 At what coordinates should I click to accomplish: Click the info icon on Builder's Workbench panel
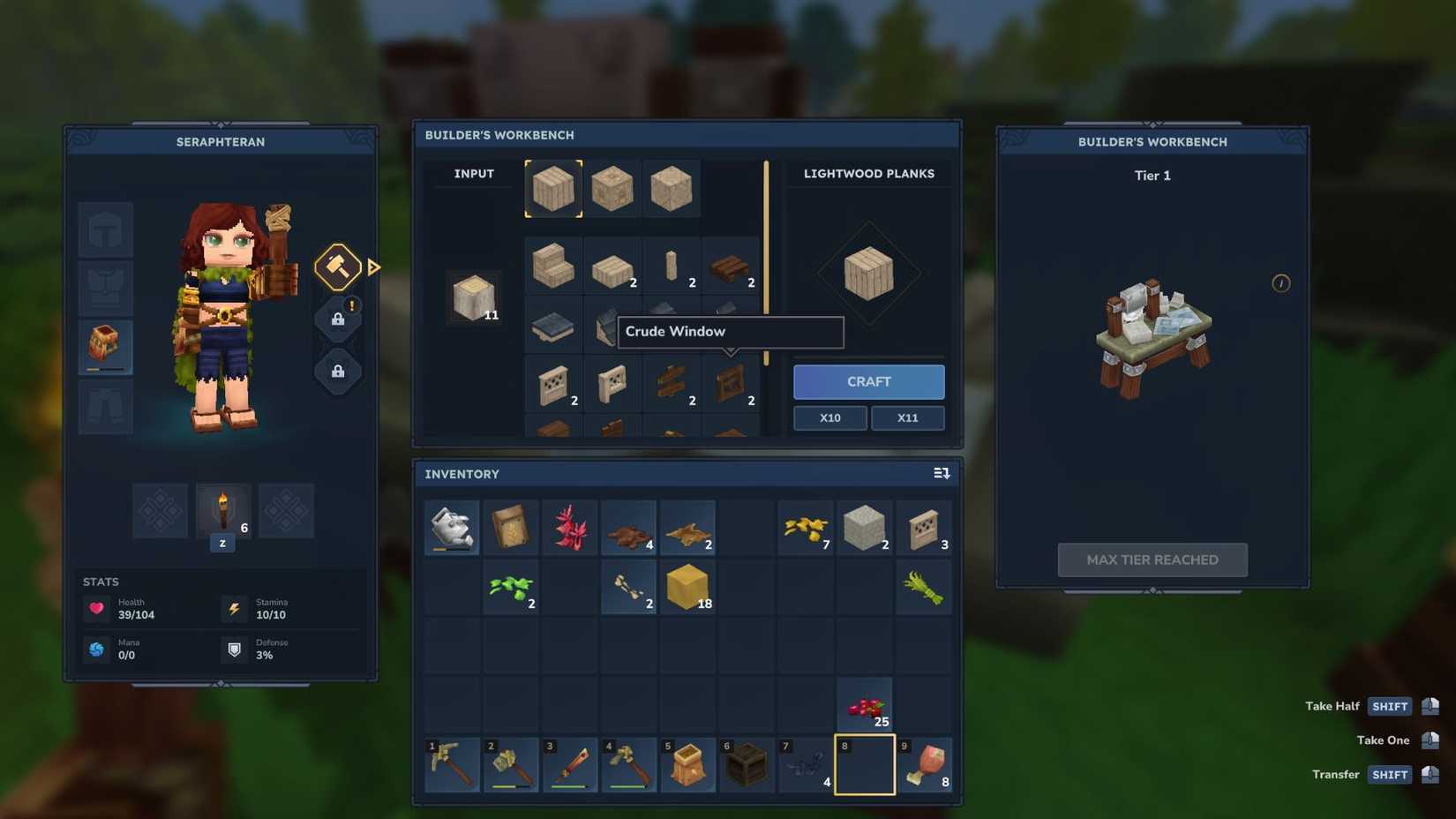1281,283
